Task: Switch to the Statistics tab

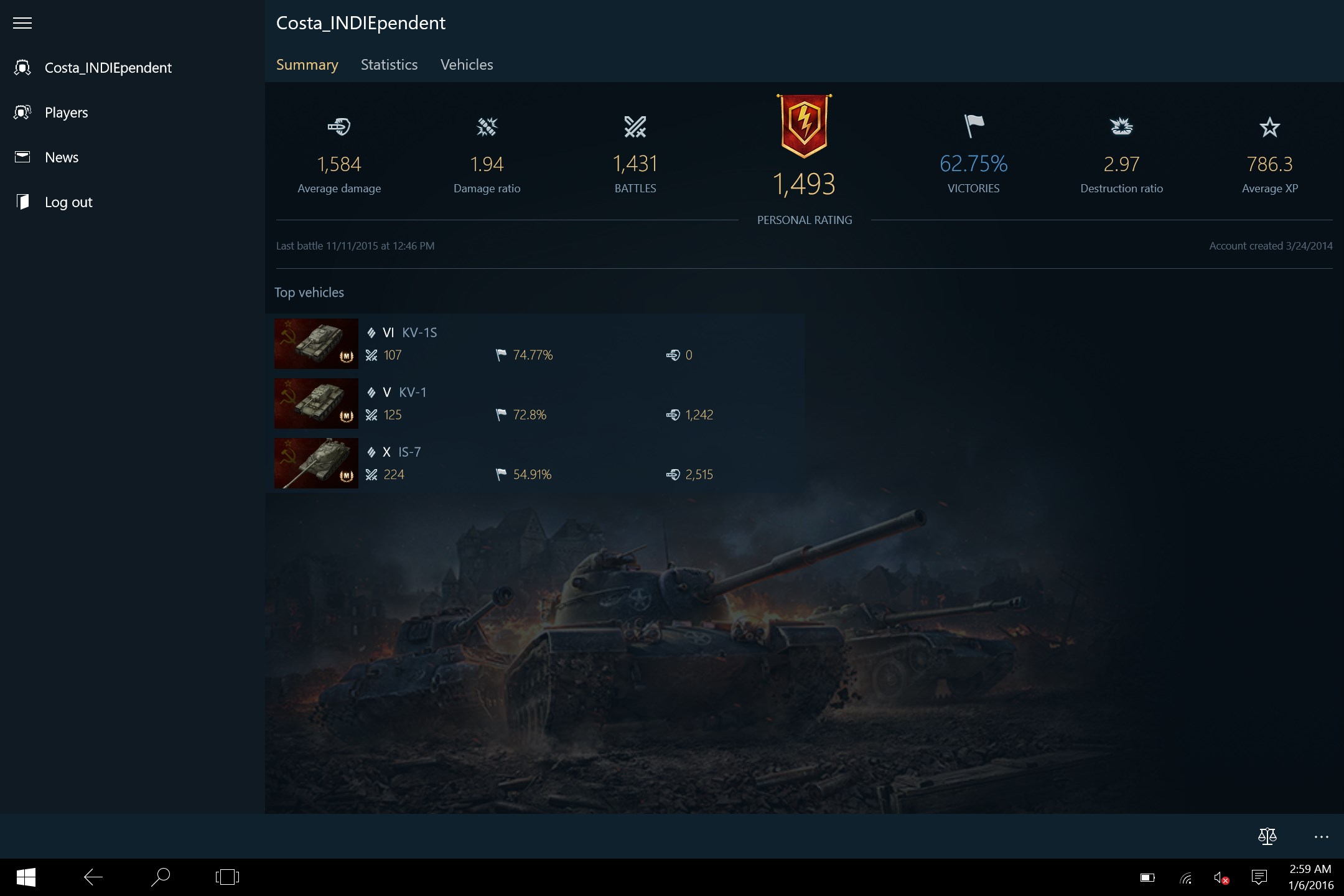Action: click(388, 65)
